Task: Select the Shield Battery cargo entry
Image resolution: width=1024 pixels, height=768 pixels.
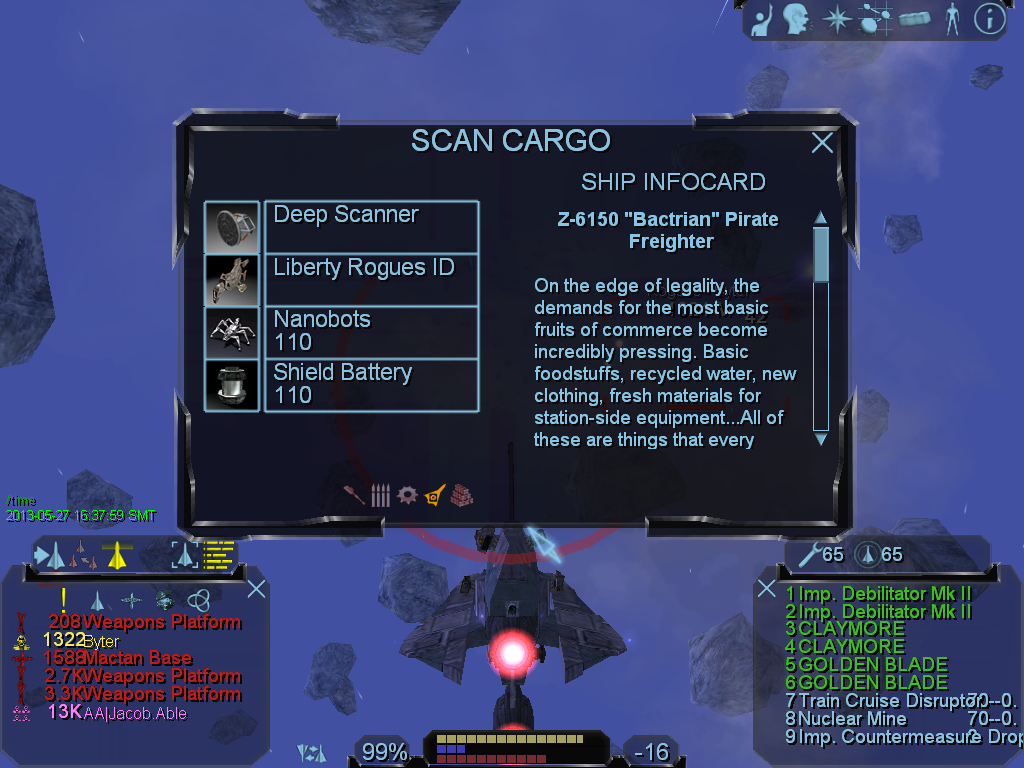Action: [371, 385]
